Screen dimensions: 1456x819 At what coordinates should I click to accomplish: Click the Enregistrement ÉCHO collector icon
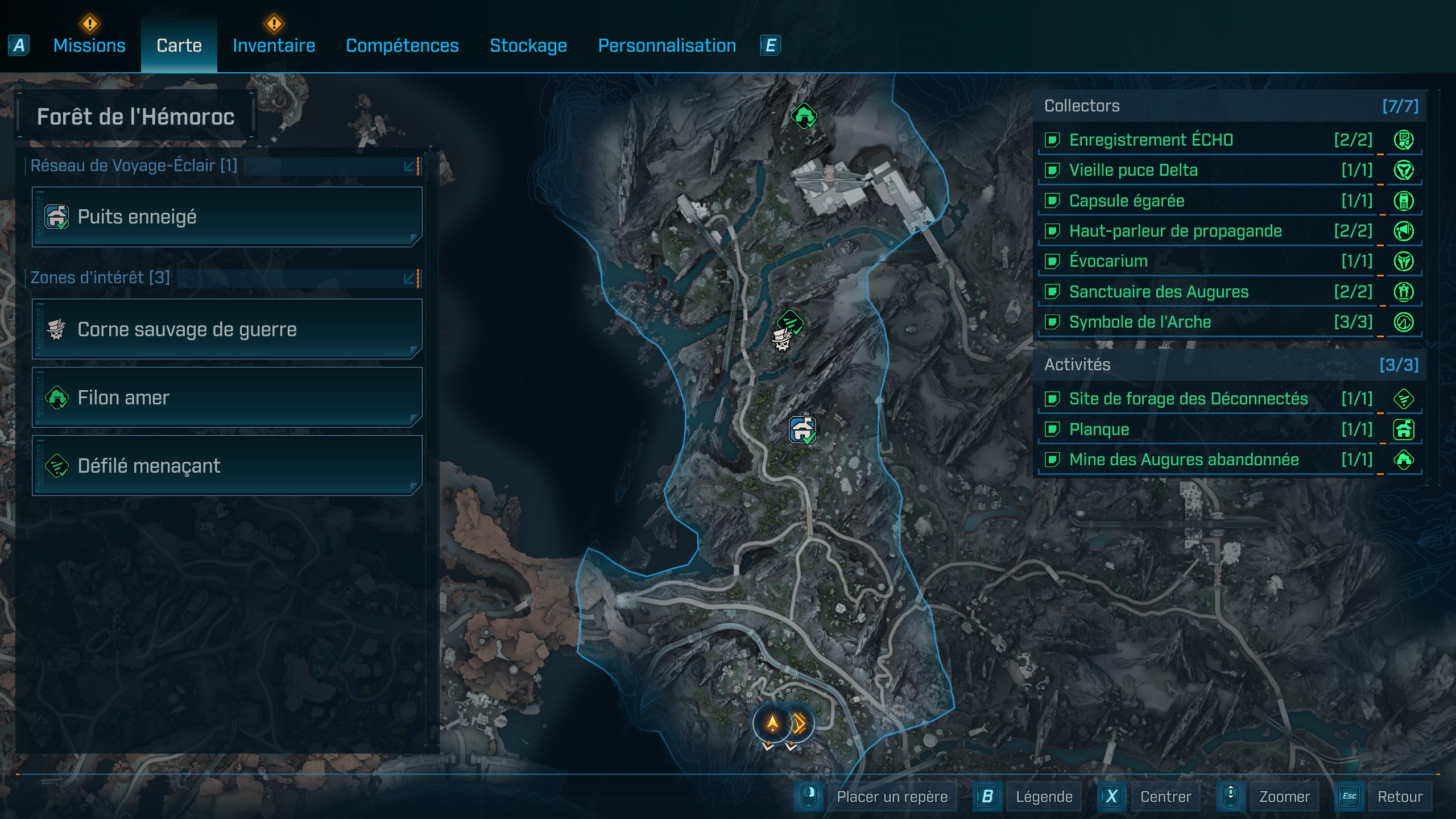coord(1403,140)
